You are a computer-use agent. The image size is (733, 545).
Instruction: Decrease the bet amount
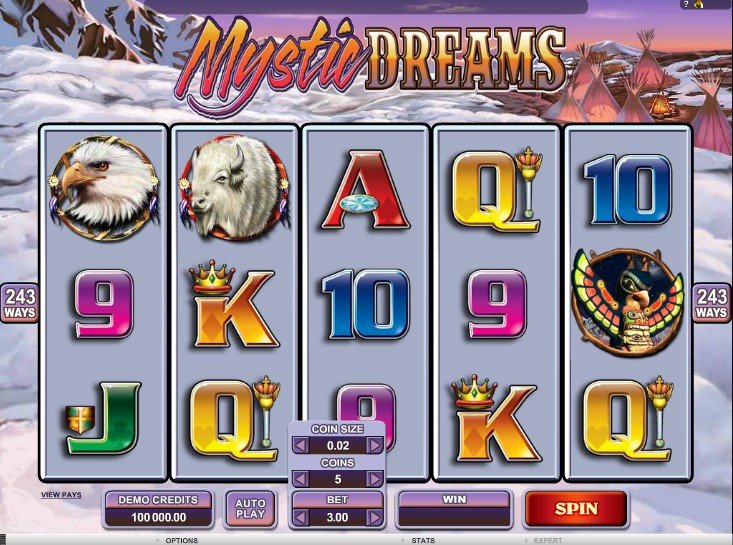(299, 516)
